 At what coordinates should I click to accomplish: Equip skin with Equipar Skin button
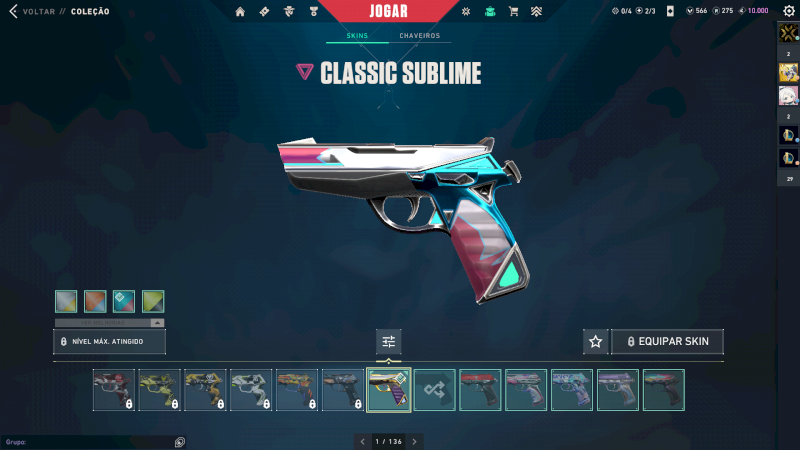point(667,341)
